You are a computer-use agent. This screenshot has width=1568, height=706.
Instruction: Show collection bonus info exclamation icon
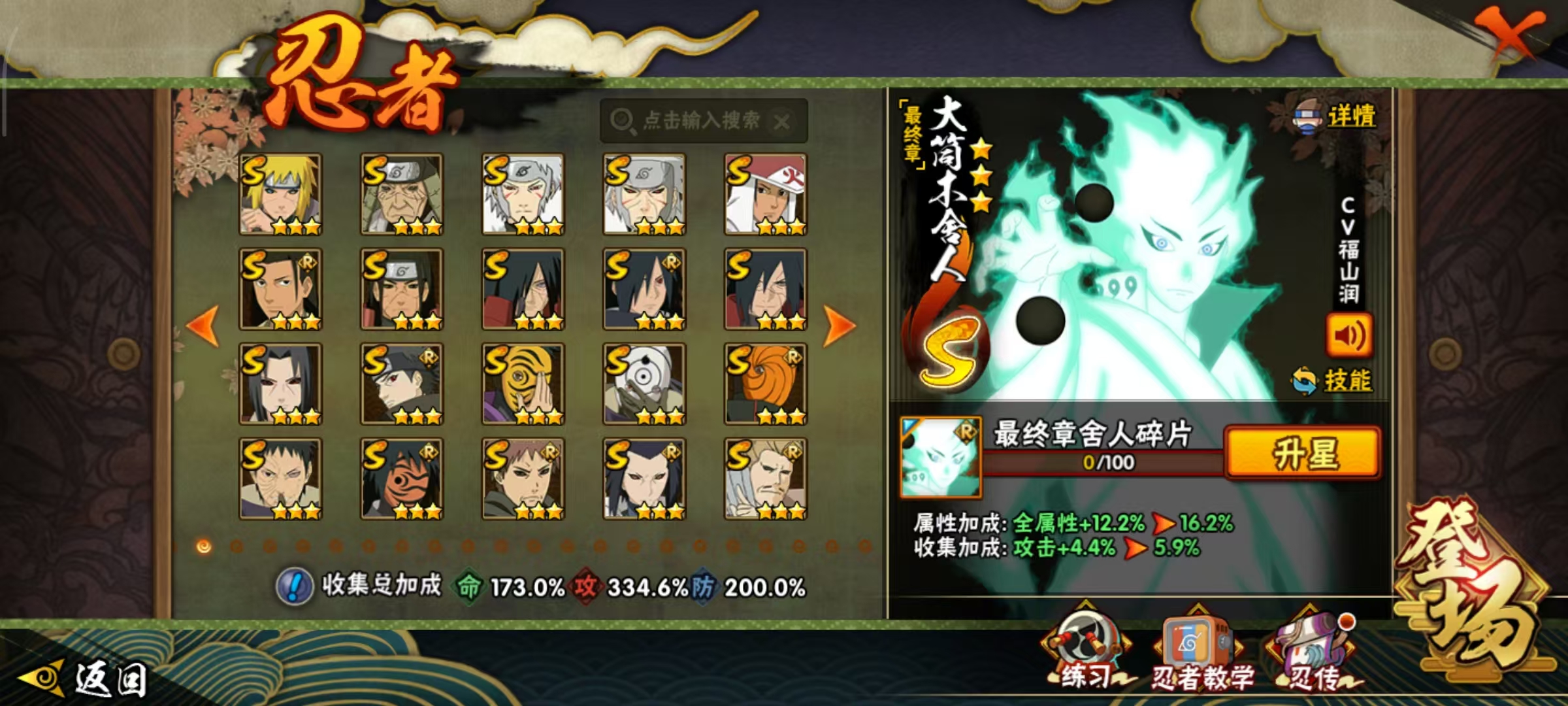295,586
